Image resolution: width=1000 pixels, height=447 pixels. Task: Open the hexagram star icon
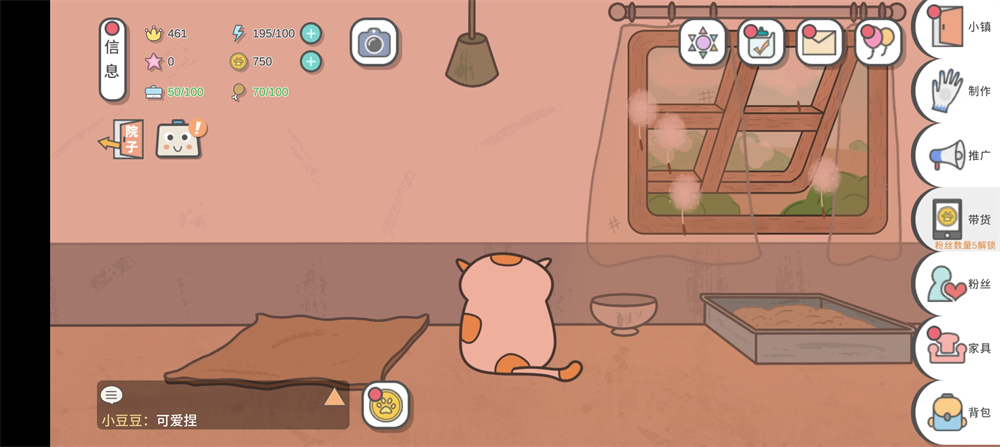tap(703, 43)
